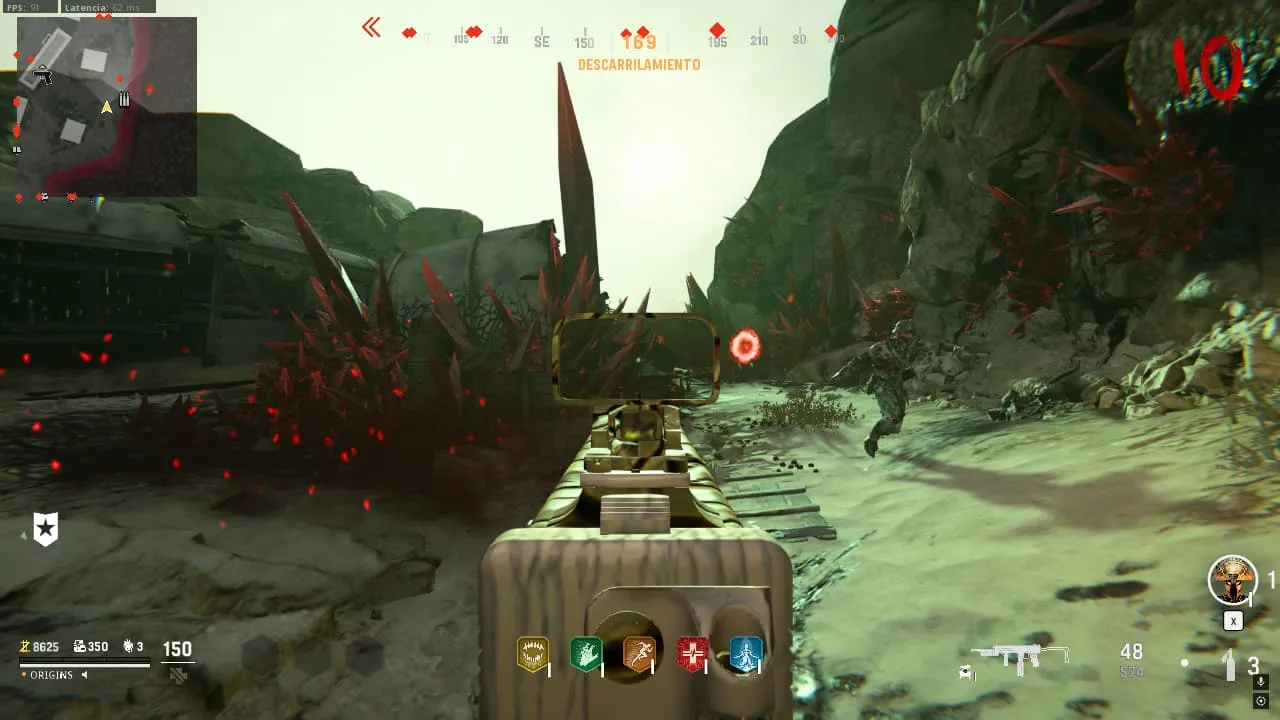Click the white star rank badge
This screenshot has height=720, width=1280.
click(x=45, y=529)
